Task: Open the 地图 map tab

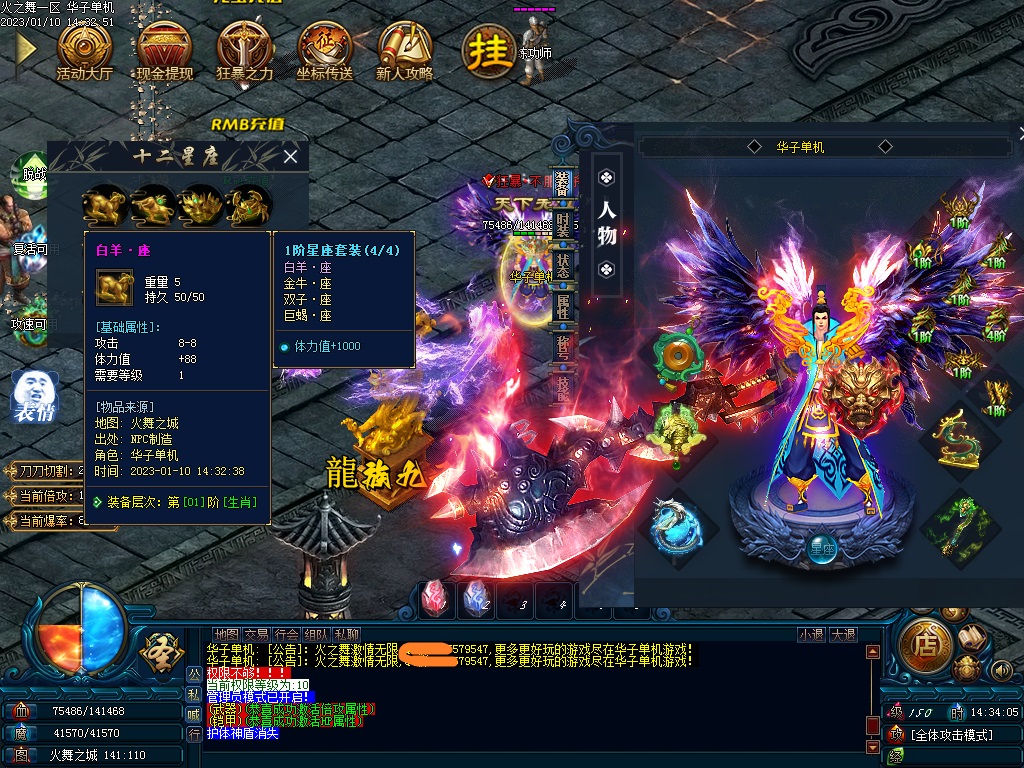Action: coord(227,634)
